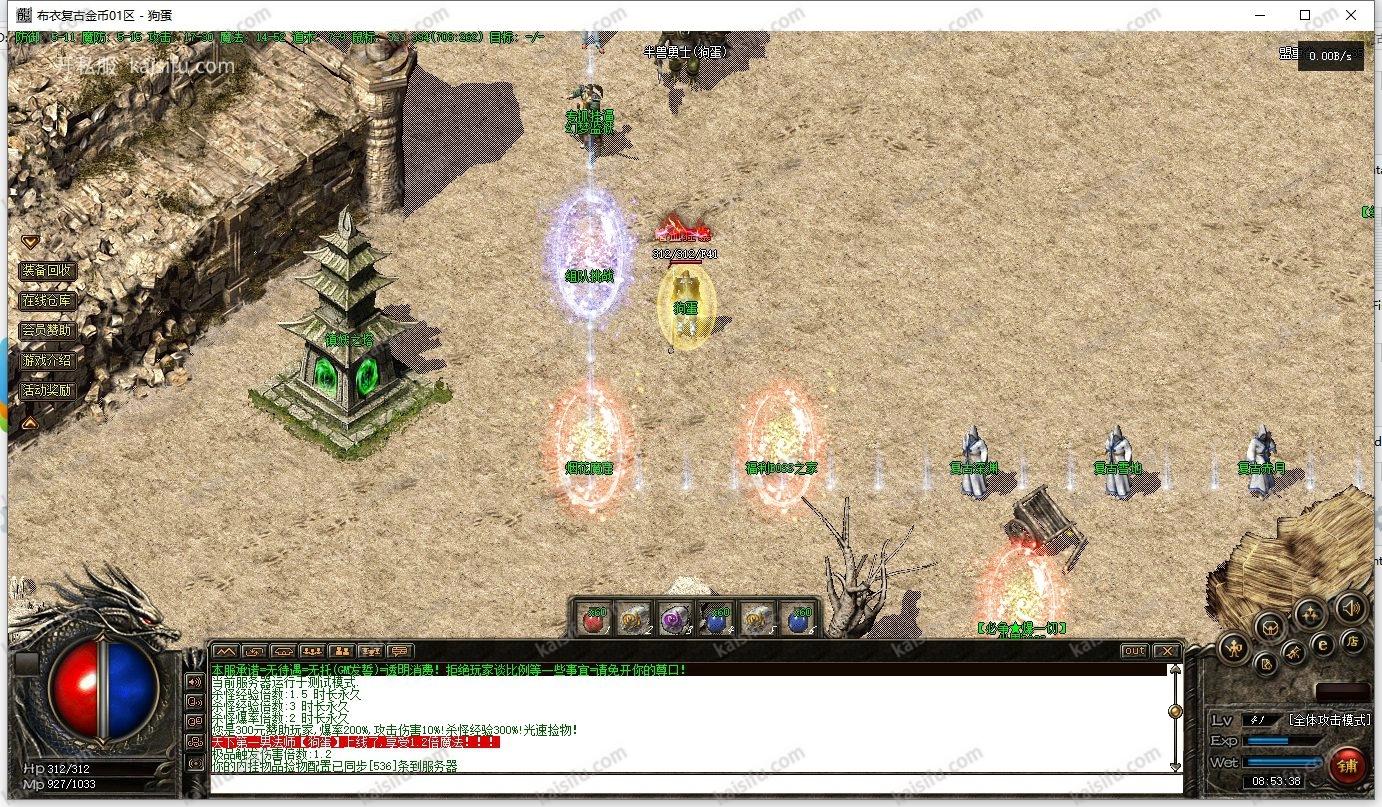
Task: Click the chat scrollbar gold handle
Action: (1175, 711)
